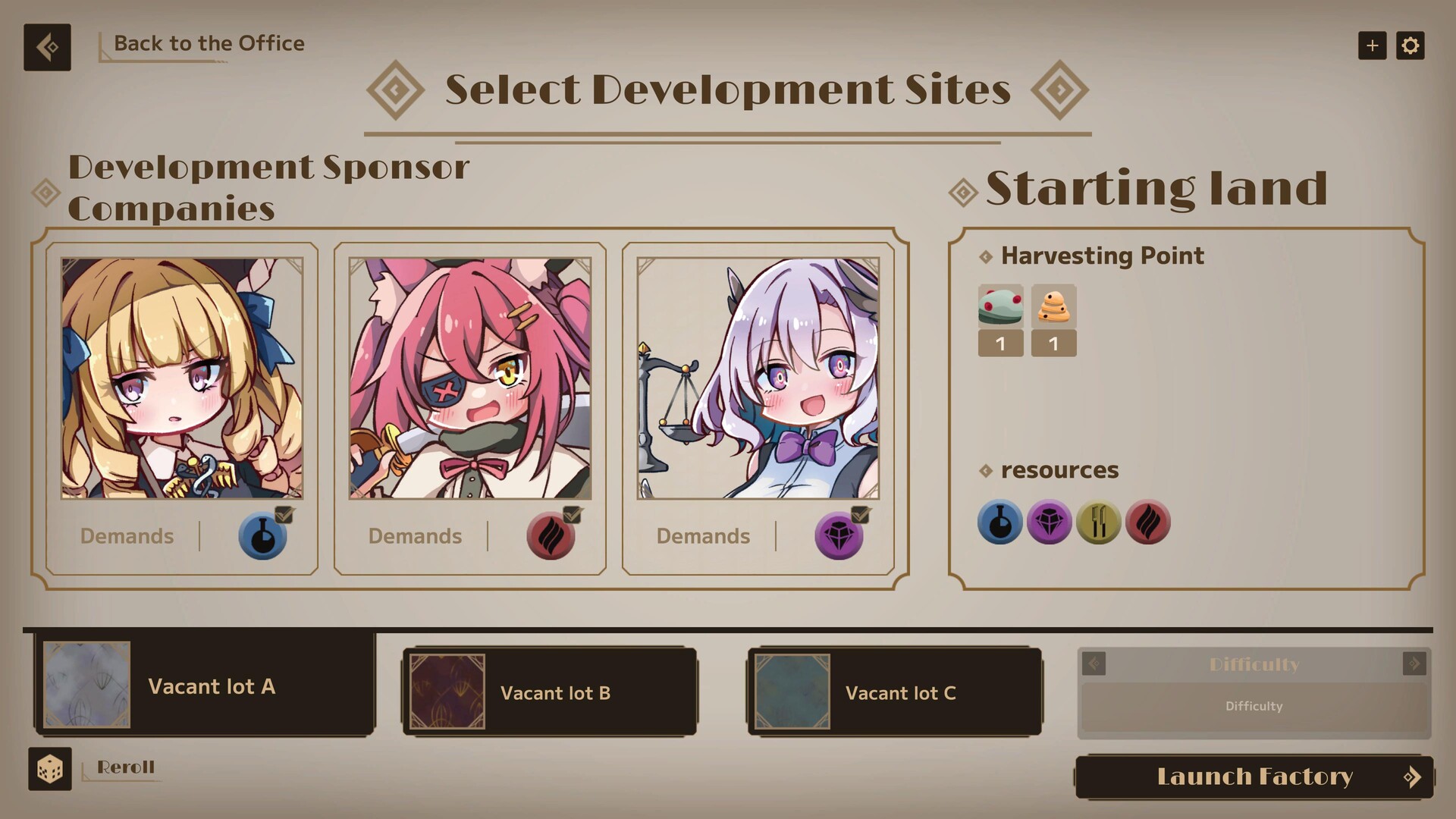Click the dice icon next to Reroll
Image resolution: width=1456 pixels, height=819 pixels.
point(49,769)
